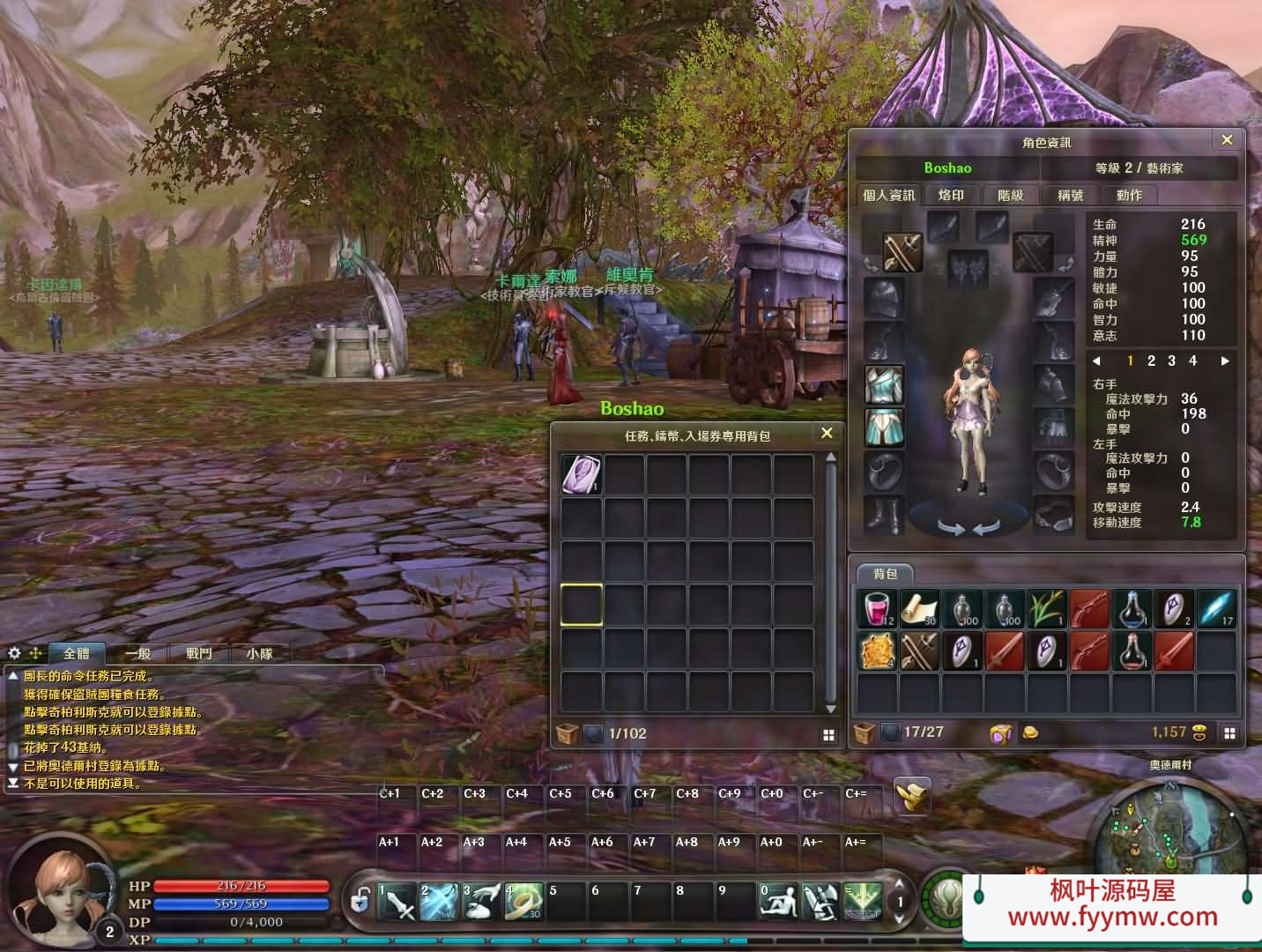Click the hotbar page-up chevron
The height and width of the screenshot is (952, 1262).
click(x=901, y=884)
